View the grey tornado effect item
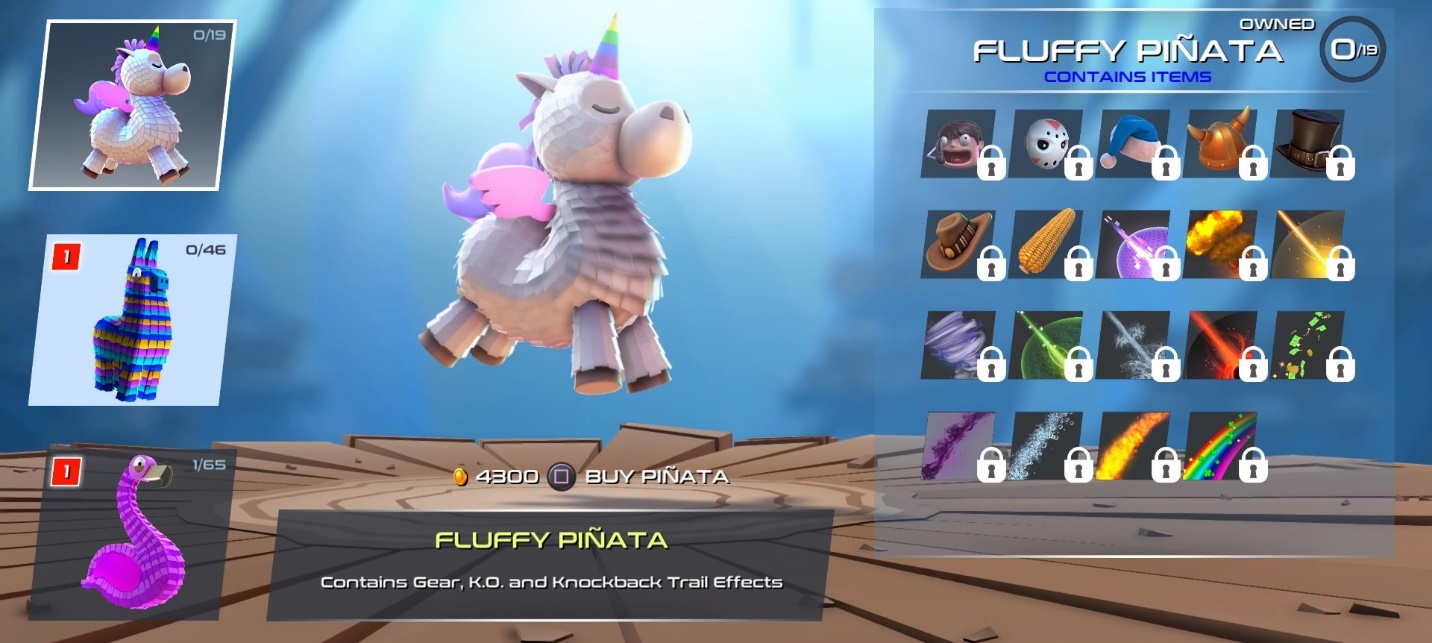1432x643 pixels. click(957, 345)
